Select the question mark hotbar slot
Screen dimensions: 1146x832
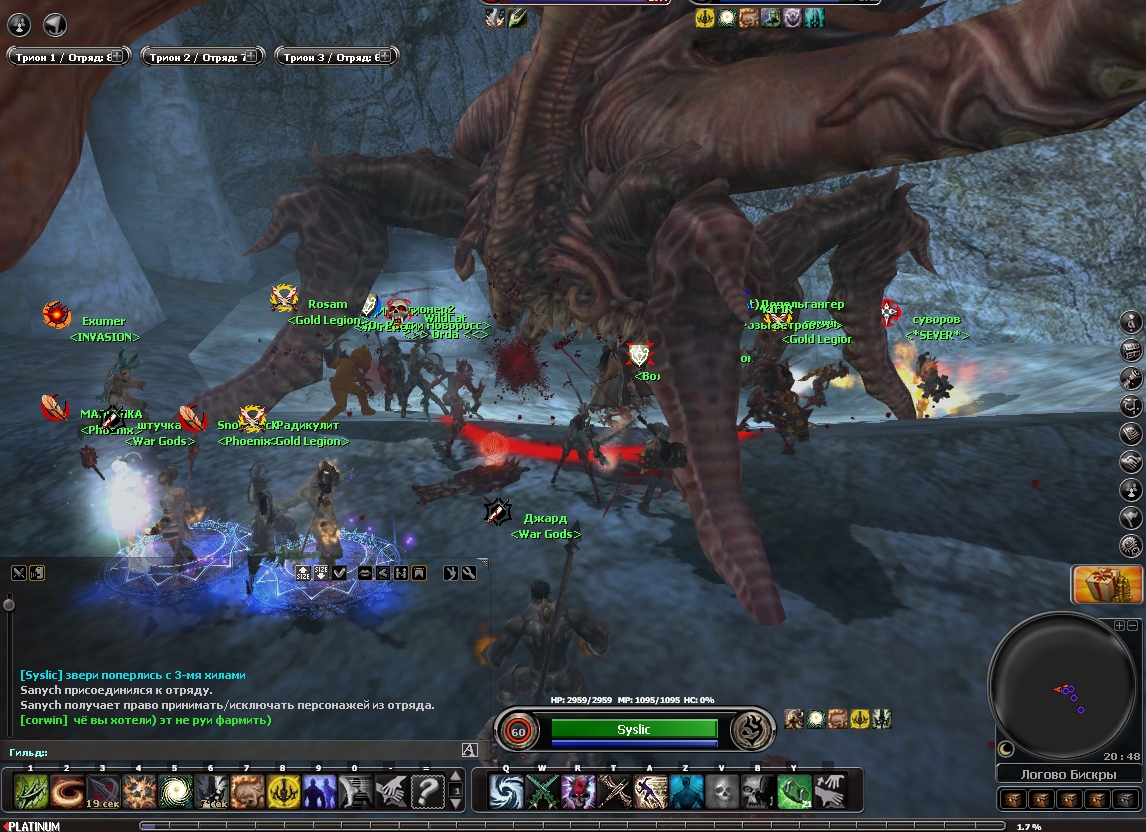click(427, 792)
